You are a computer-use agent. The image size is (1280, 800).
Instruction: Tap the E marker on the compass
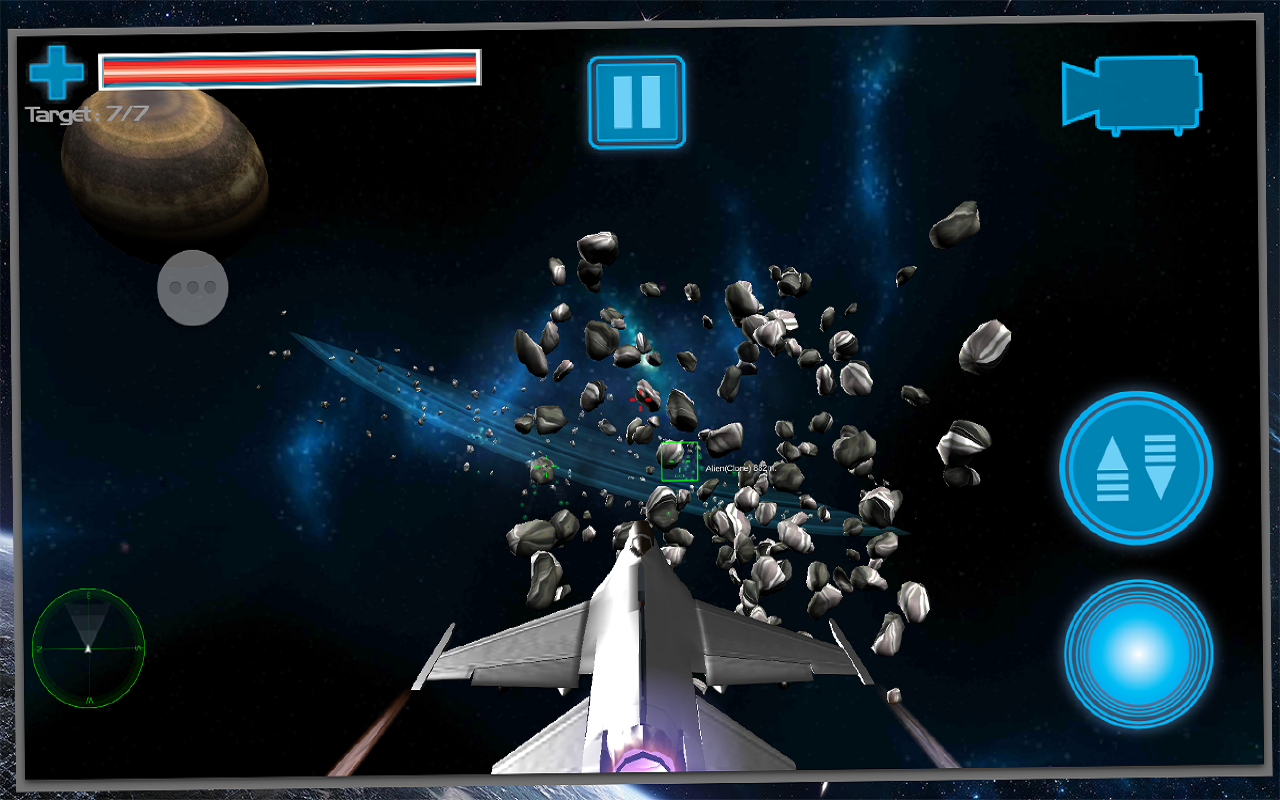tap(88, 596)
